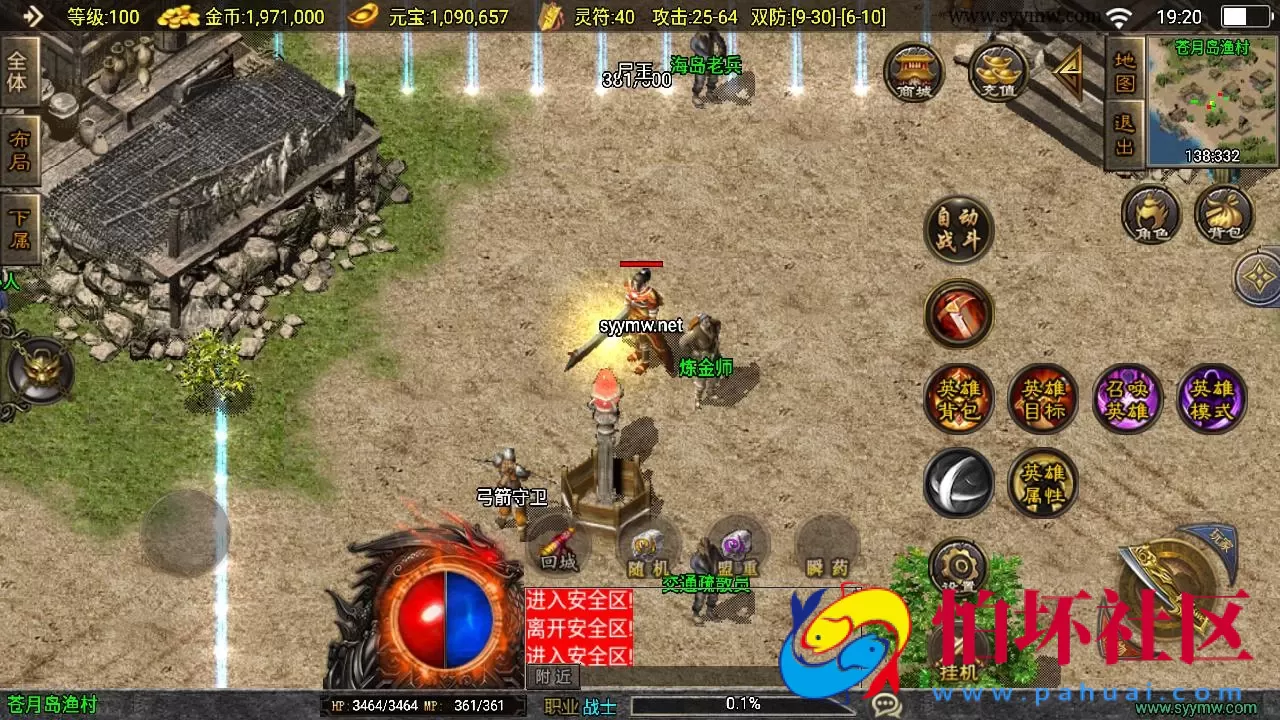Open the 英雄背包 hero bag icon
Image resolution: width=1280 pixels, height=720 pixels.
(958, 398)
